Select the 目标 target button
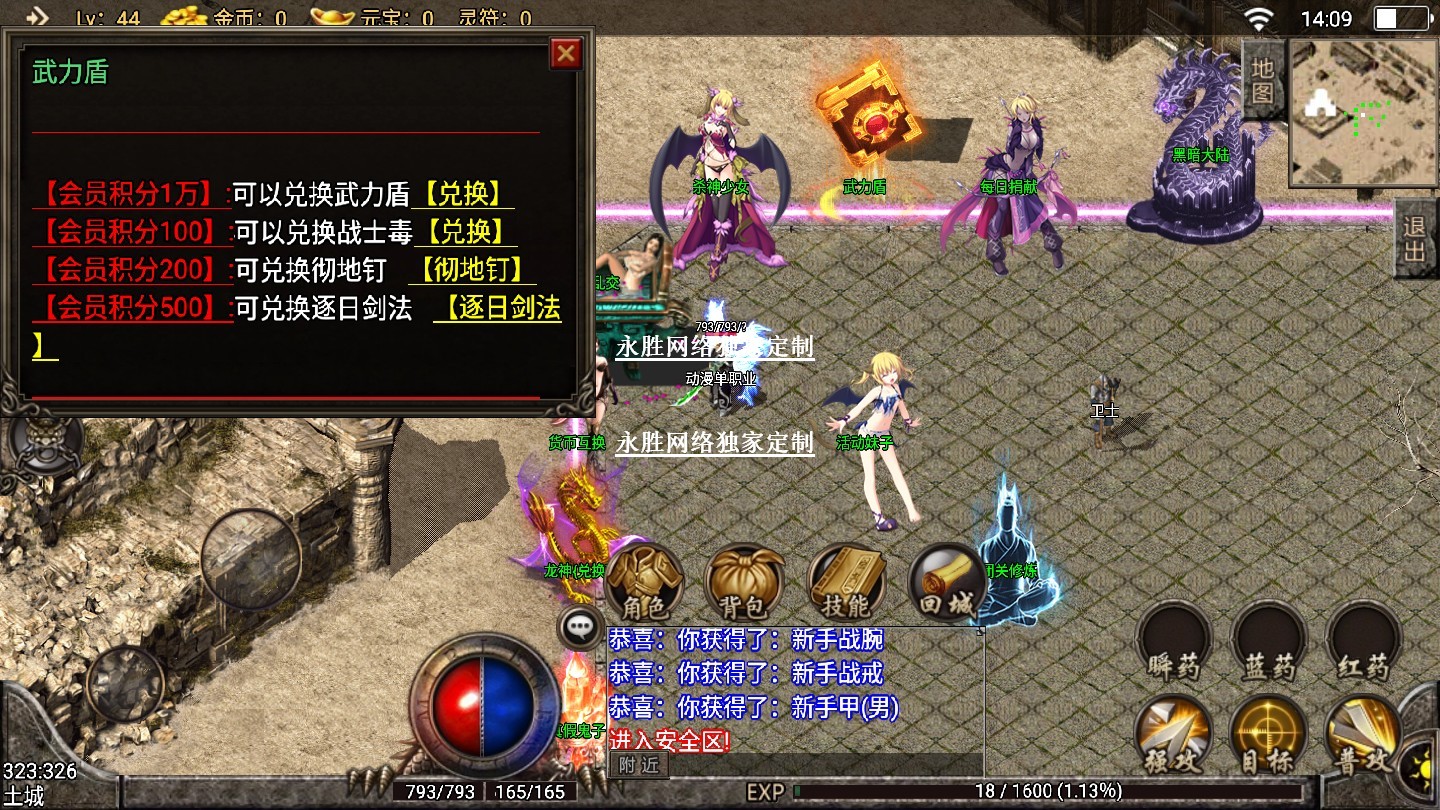Screen dimensions: 1440x810 (1268, 735)
